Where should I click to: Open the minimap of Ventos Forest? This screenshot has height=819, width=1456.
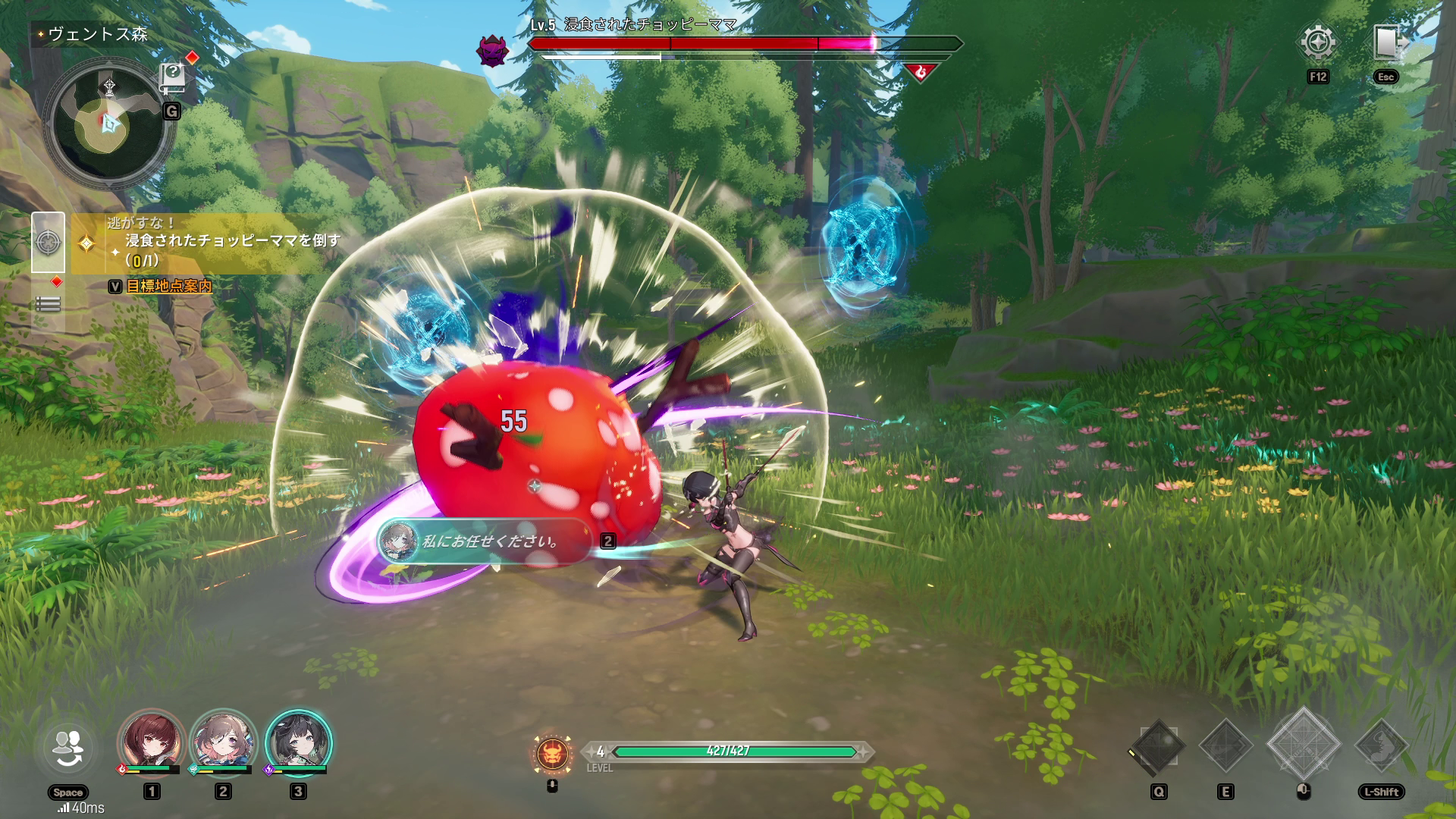pos(108,123)
